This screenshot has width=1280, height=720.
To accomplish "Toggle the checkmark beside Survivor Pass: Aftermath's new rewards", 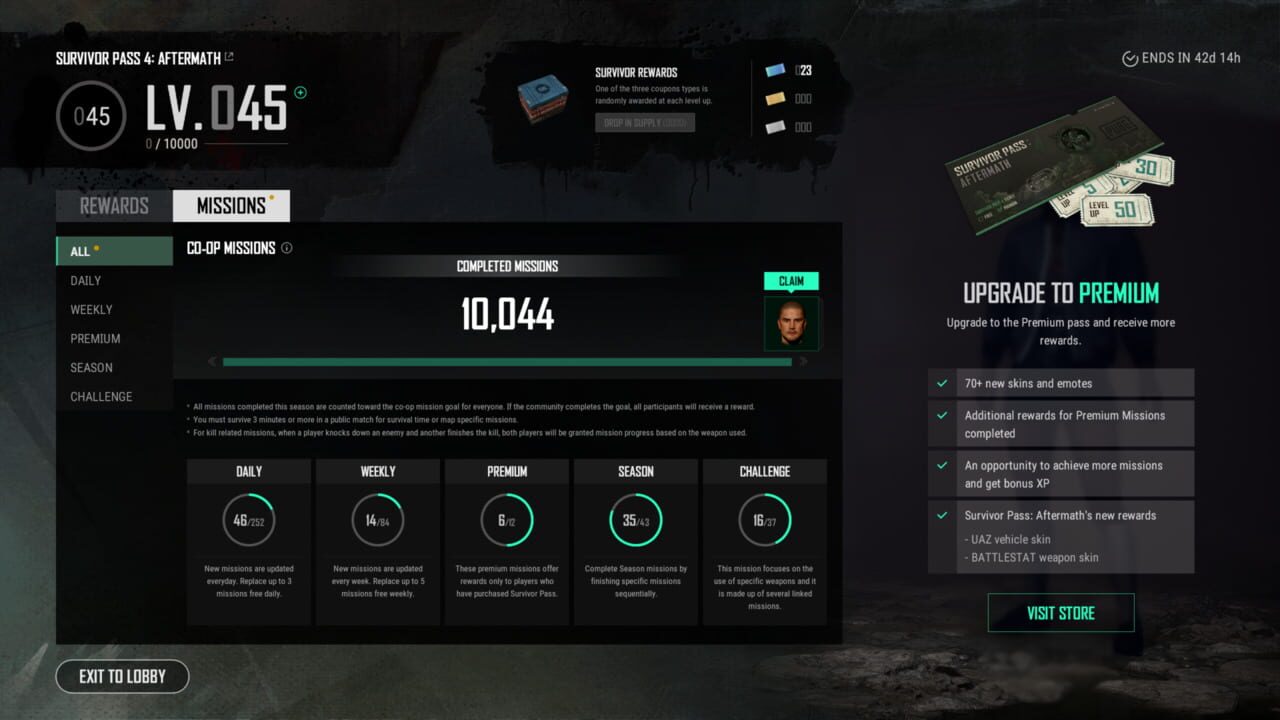I will [942, 515].
